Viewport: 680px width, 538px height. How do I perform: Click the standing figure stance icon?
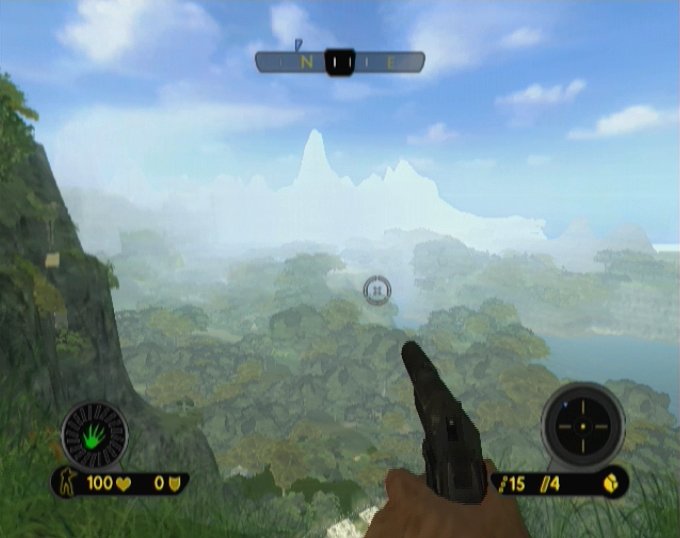coord(69,483)
